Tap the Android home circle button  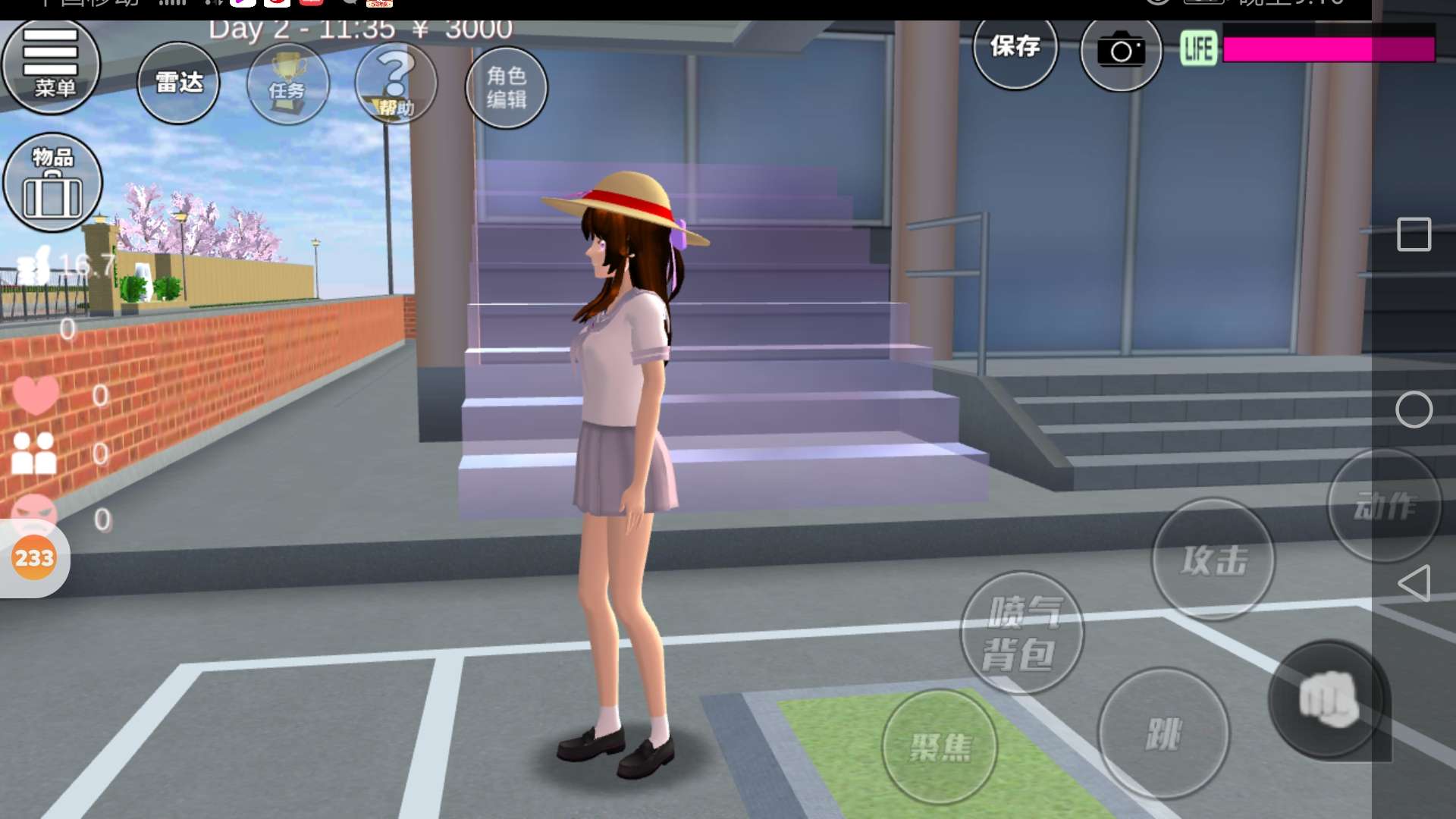coord(1414,410)
